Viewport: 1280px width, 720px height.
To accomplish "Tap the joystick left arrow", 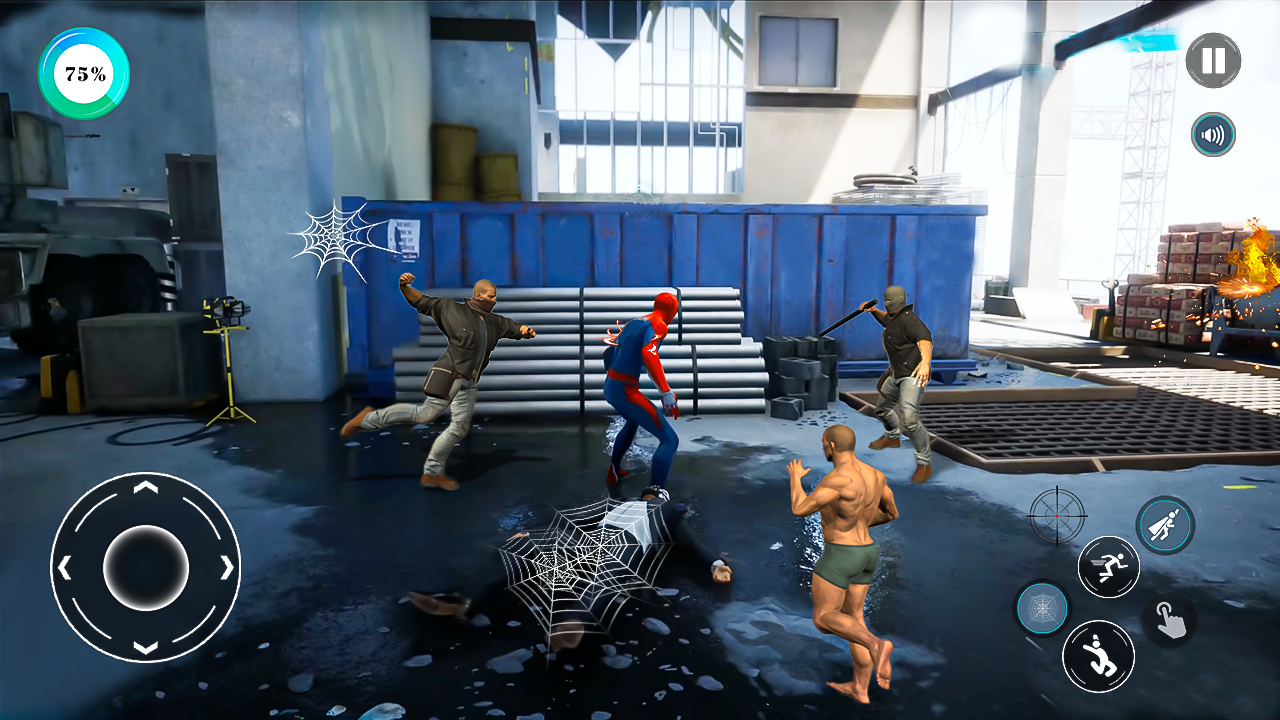I will (65, 568).
